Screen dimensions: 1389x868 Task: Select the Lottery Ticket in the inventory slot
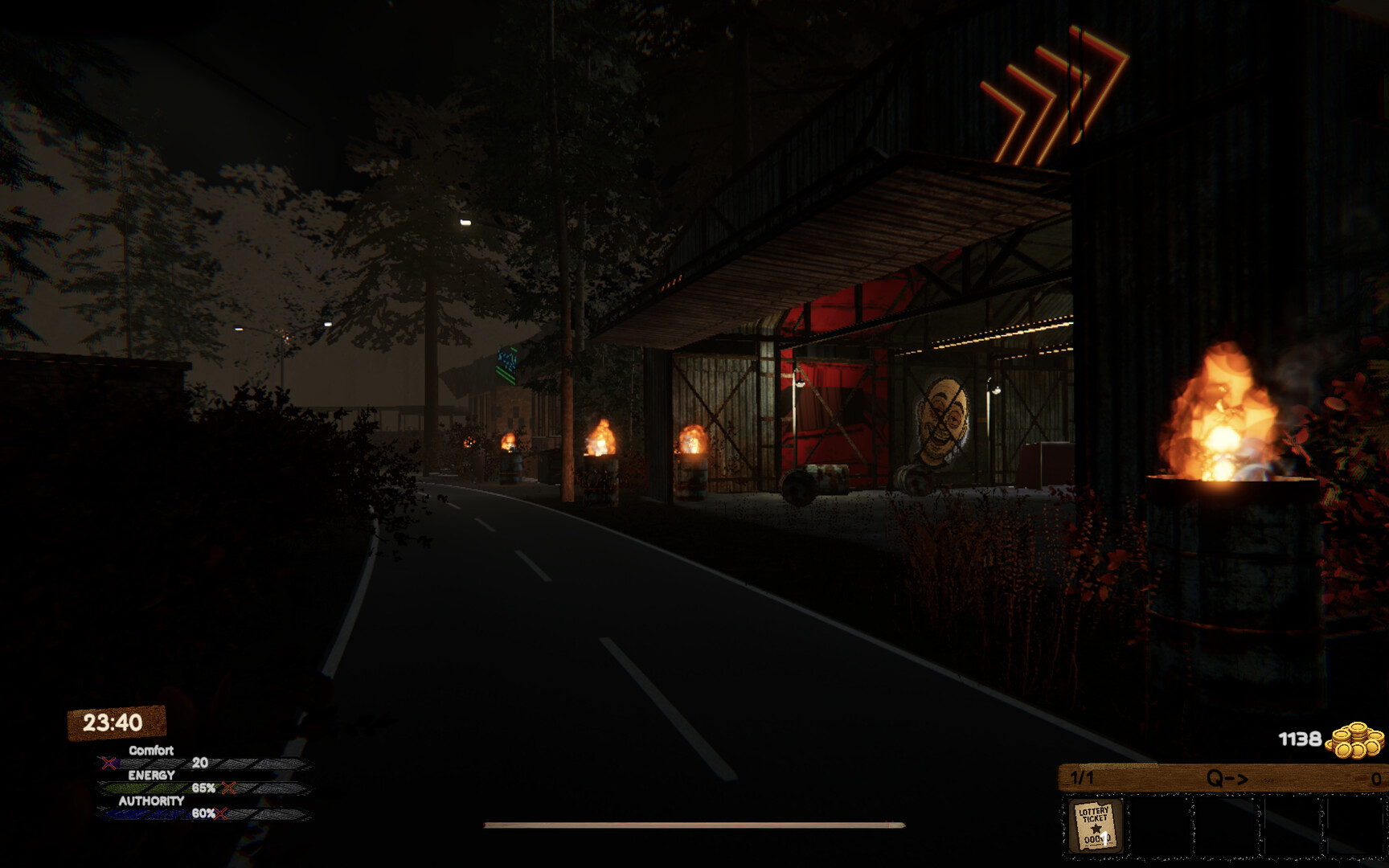pyautogui.click(x=1095, y=825)
